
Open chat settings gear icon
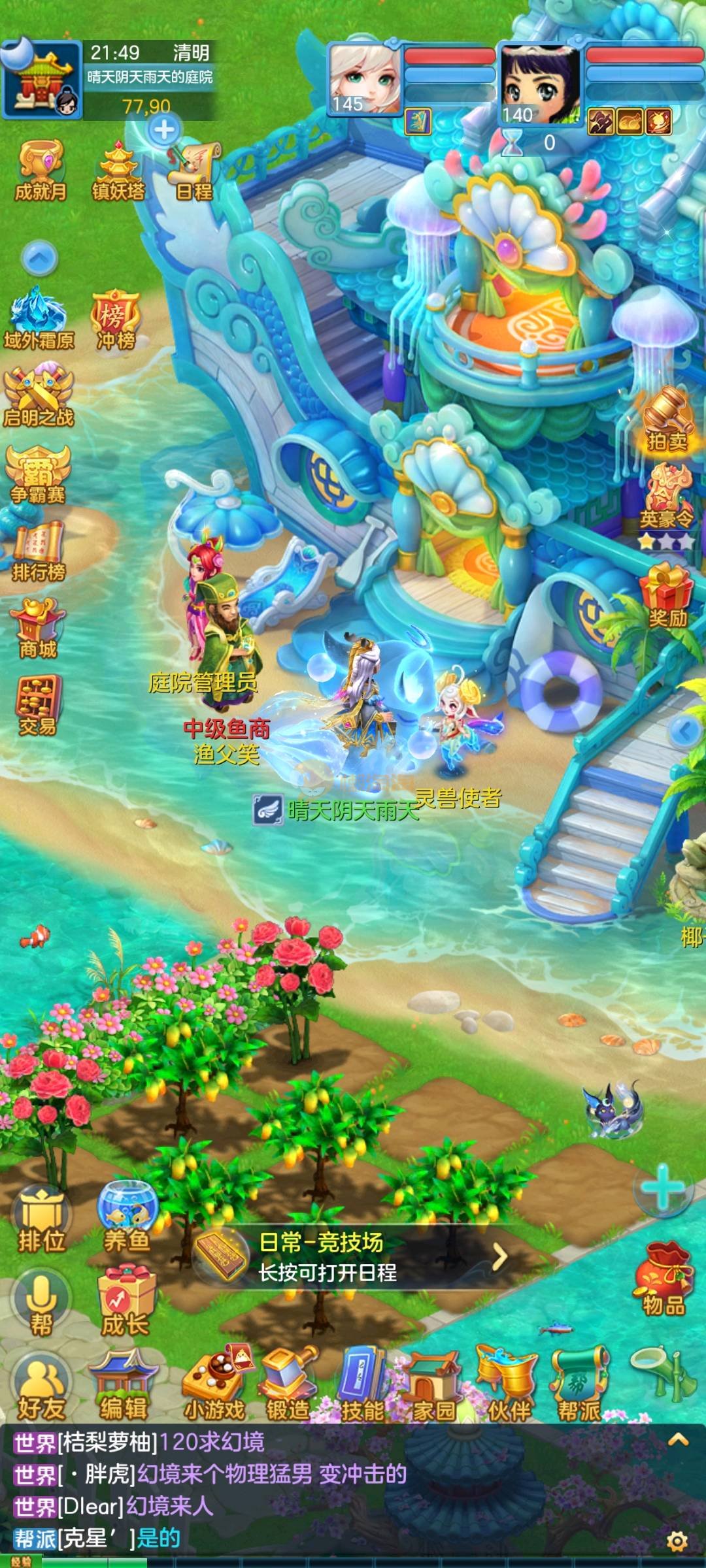[x=677, y=1542]
